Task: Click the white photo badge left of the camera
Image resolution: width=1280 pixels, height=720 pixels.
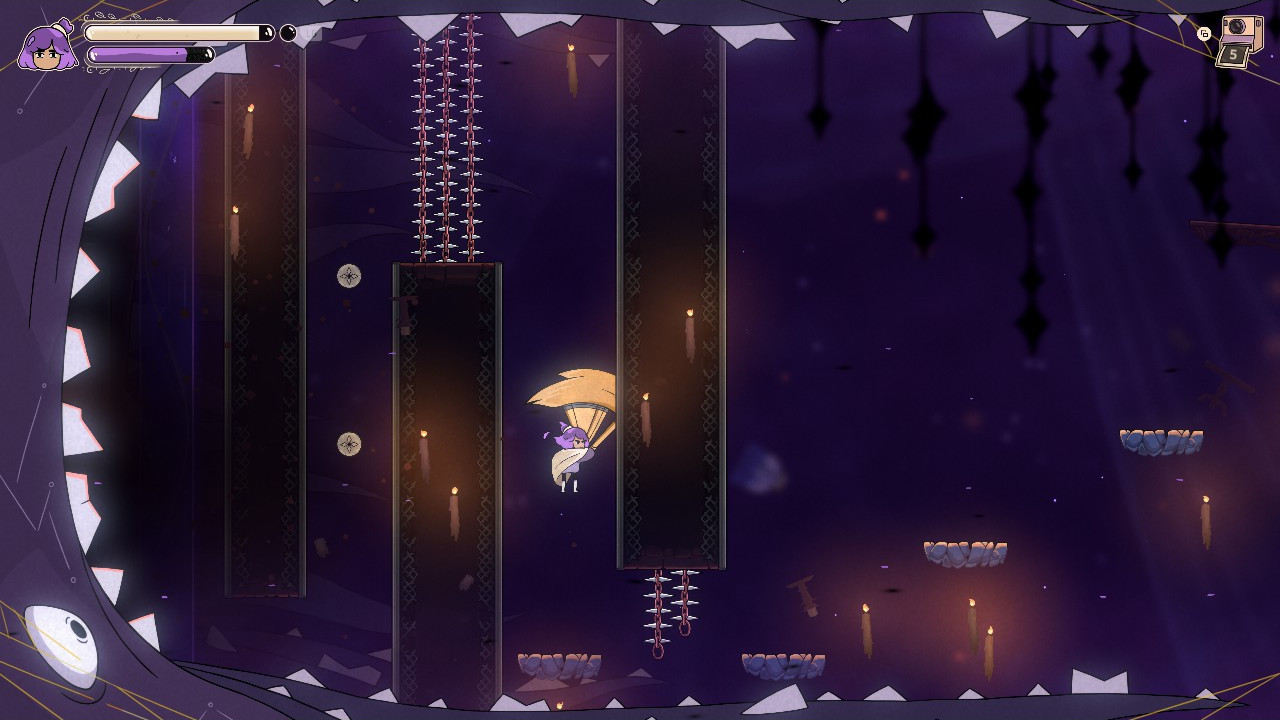Action: (x=1205, y=33)
